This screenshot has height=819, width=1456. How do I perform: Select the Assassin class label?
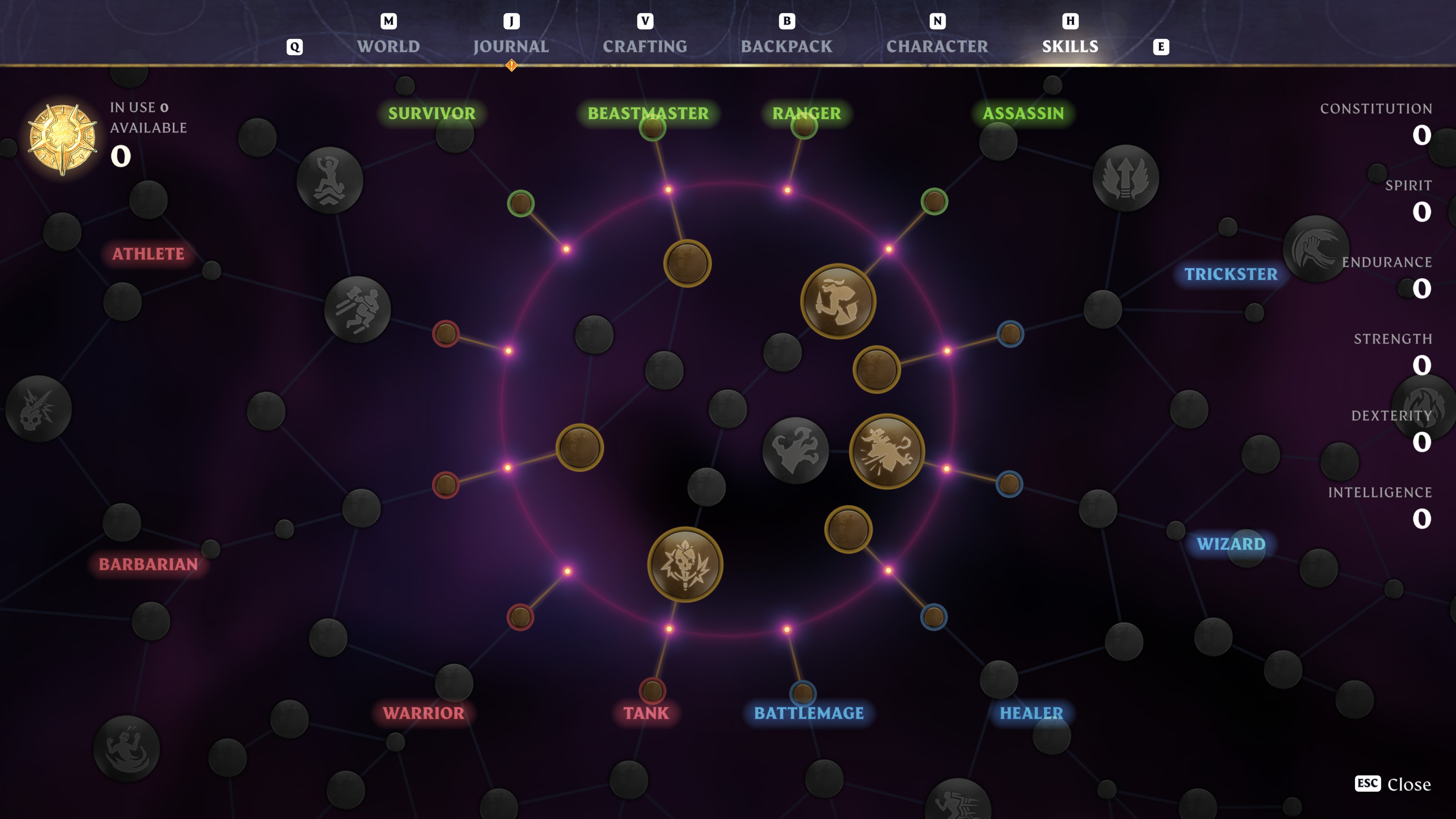tap(1023, 113)
